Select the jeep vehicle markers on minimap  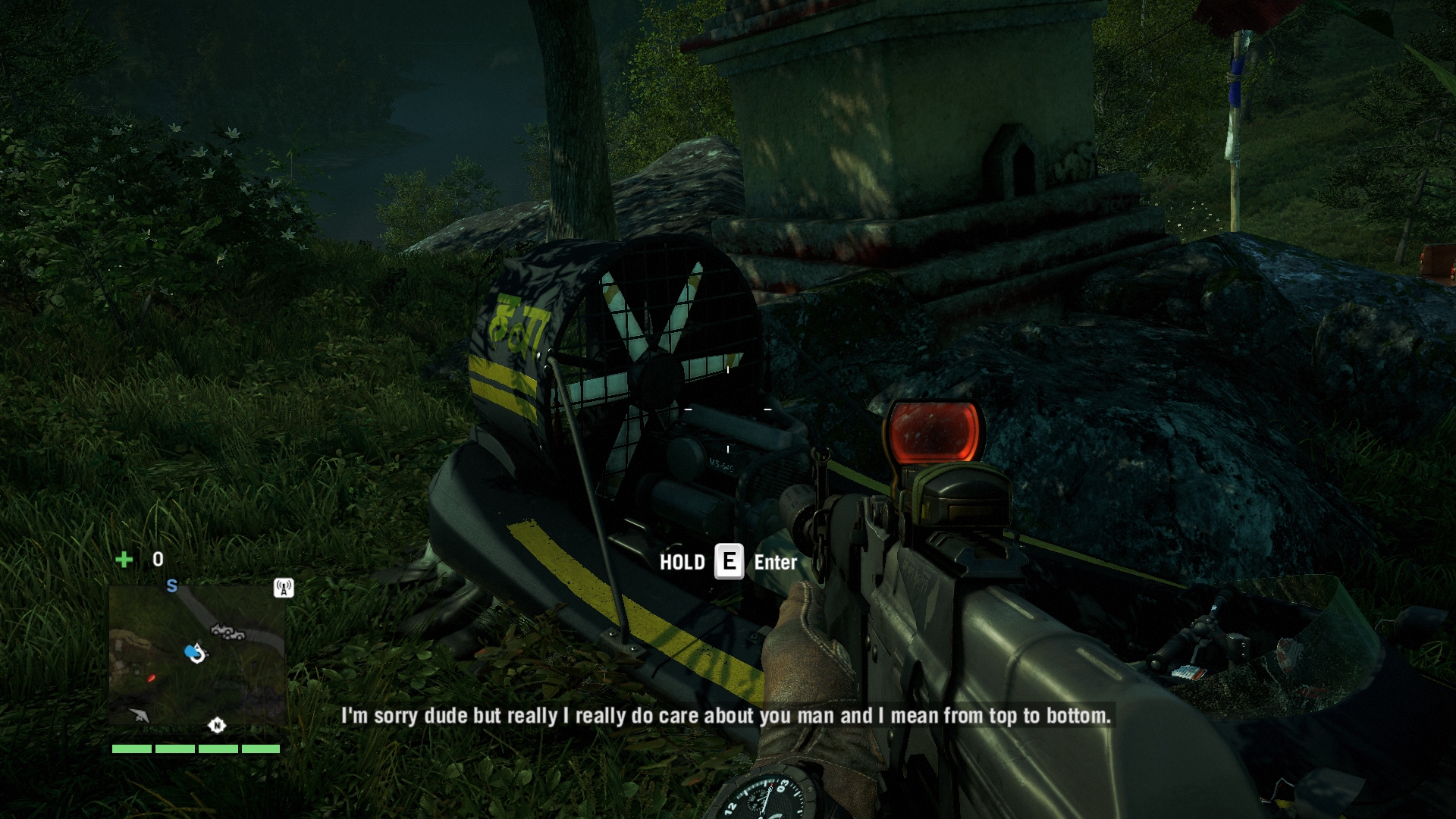pyautogui.click(x=227, y=632)
